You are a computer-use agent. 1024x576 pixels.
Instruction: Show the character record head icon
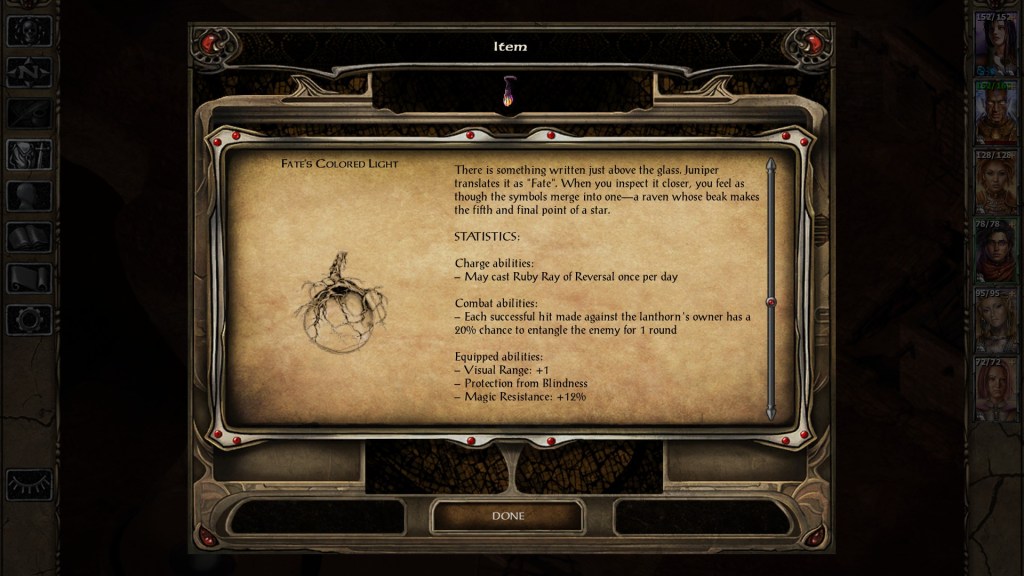pyautogui.click(x=29, y=196)
